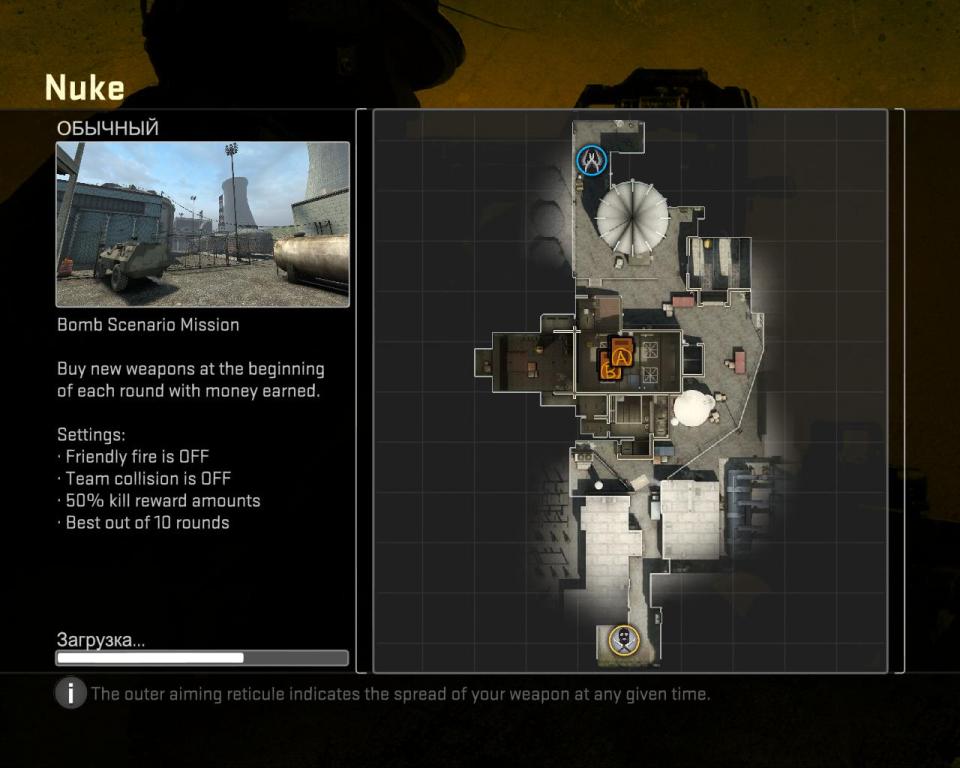Click the round info tip icon
Screen dimensions: 960x768
pos(70,693)
